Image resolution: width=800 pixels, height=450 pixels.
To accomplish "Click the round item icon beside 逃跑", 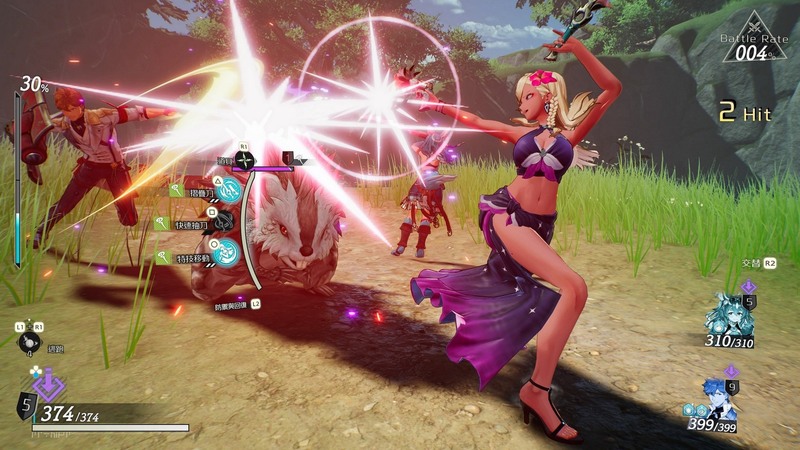I will click(x=27, y=342).
